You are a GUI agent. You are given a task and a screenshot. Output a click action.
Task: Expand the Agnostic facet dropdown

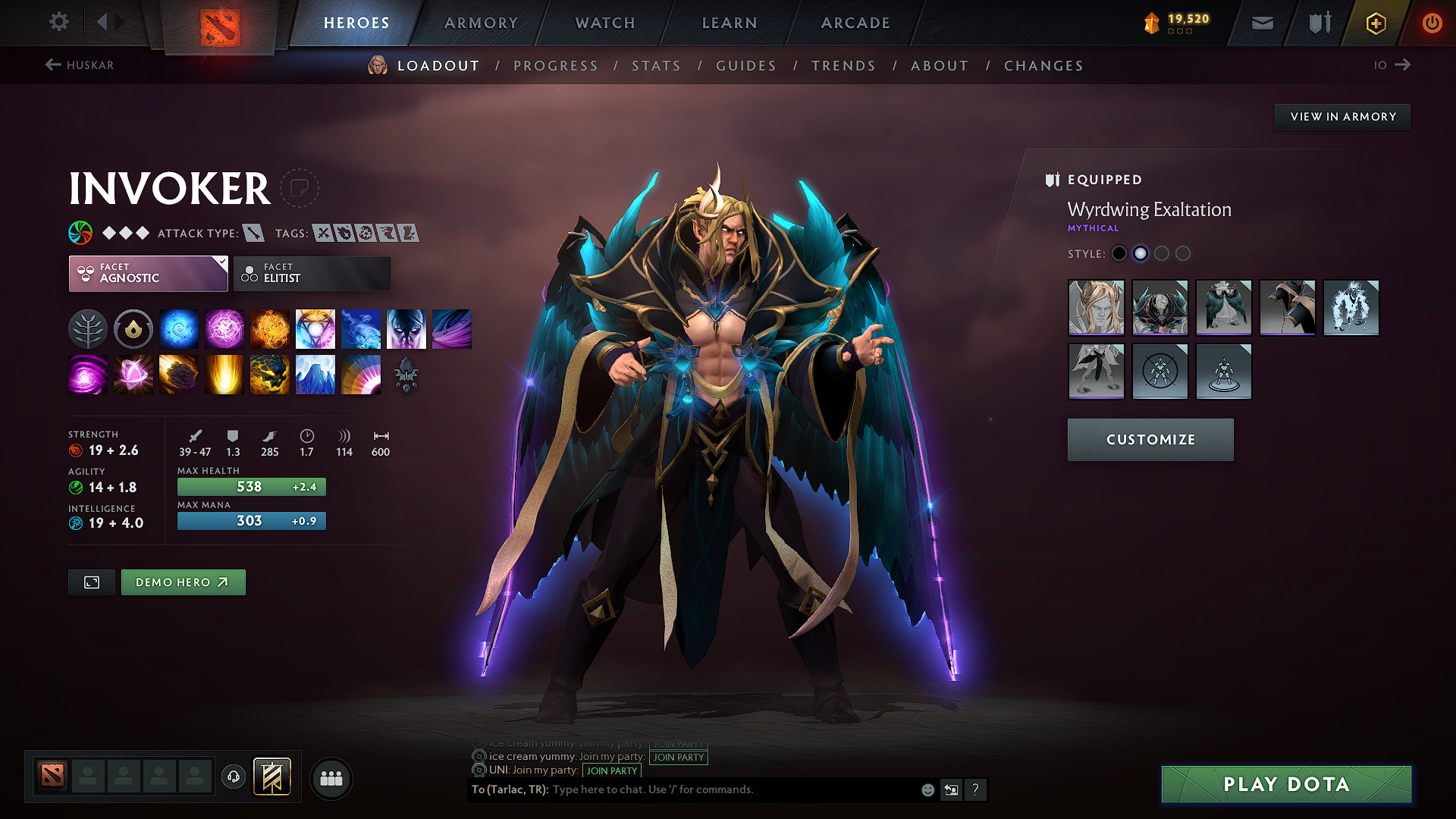pos(221,261)
